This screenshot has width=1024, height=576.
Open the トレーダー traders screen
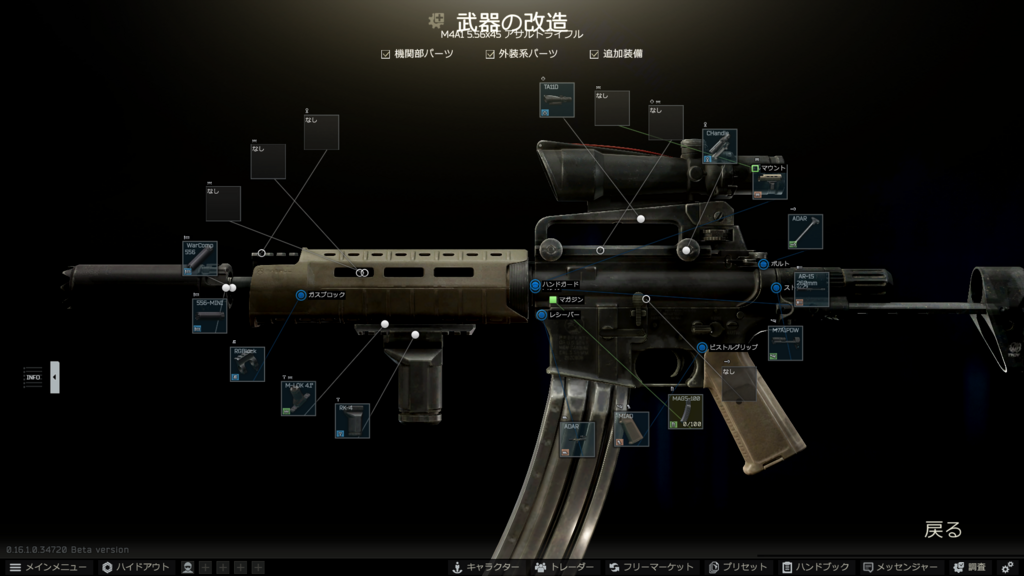tap(565, 567)
